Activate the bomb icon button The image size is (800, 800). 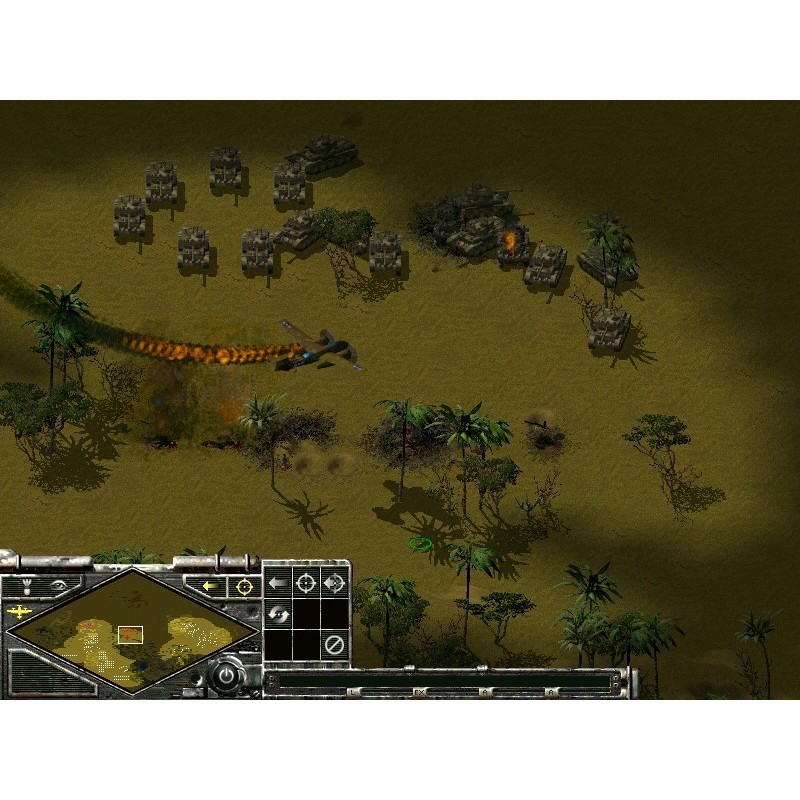pos(25,586)
